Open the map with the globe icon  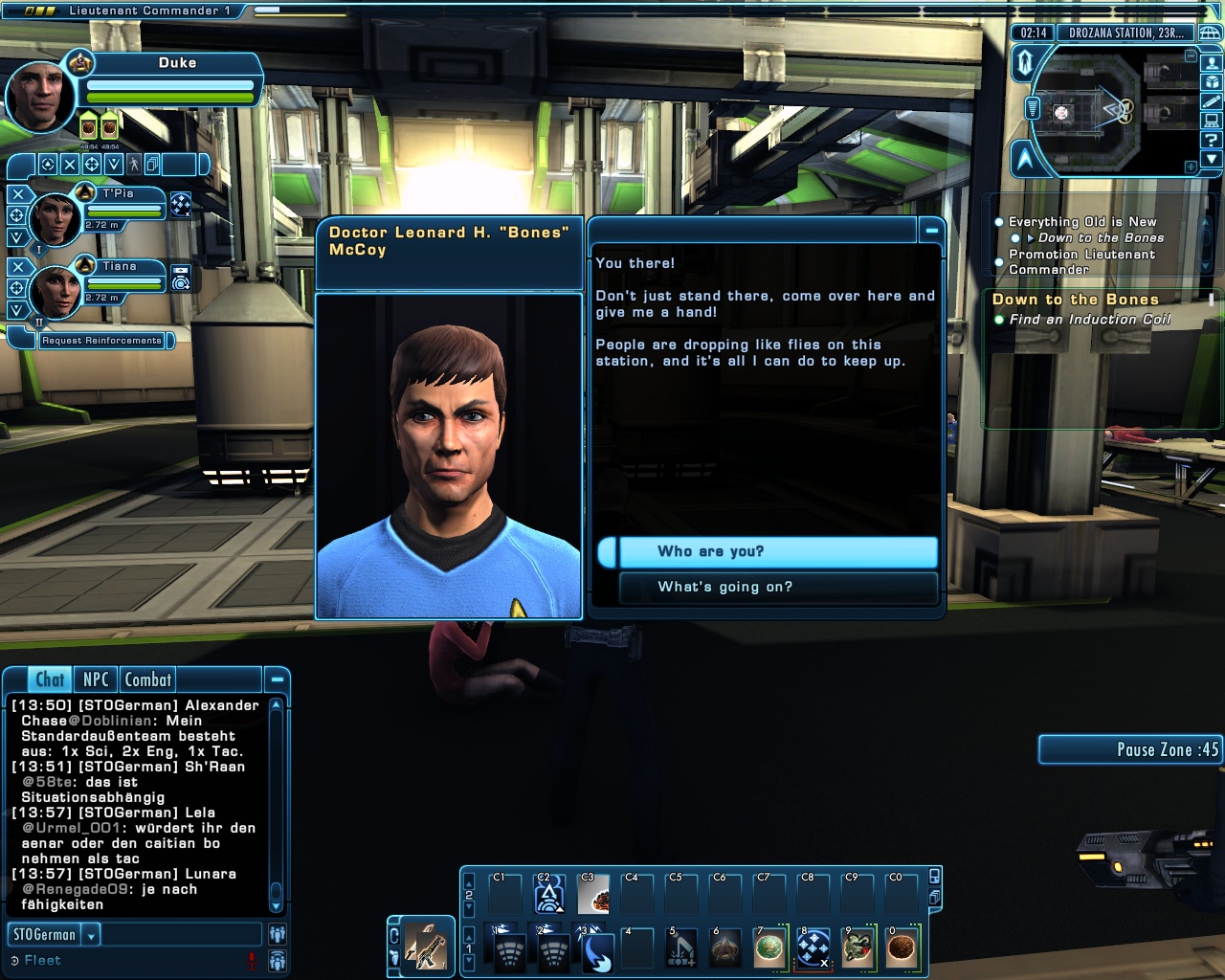[x=1210, y=33]
